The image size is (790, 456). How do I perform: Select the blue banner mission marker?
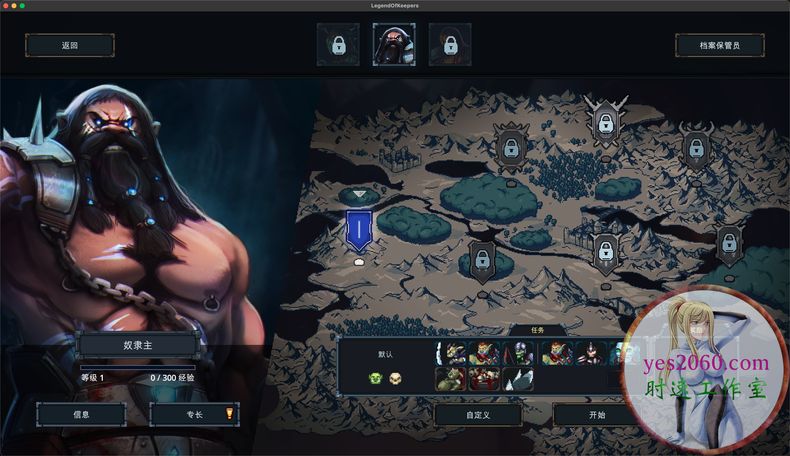(x=358, y=231)
